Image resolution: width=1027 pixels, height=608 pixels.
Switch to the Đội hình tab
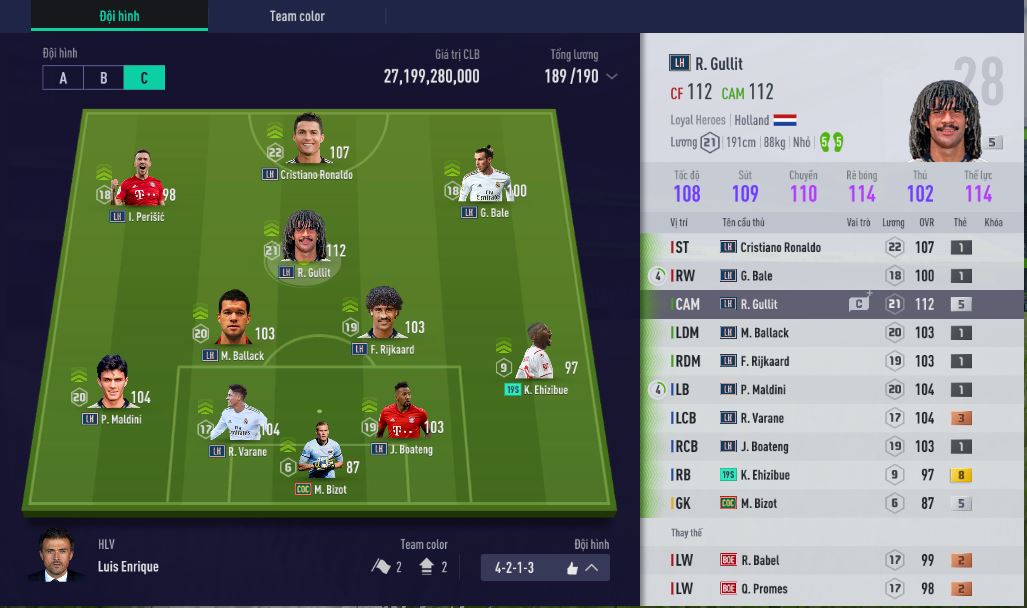point(119,16)
